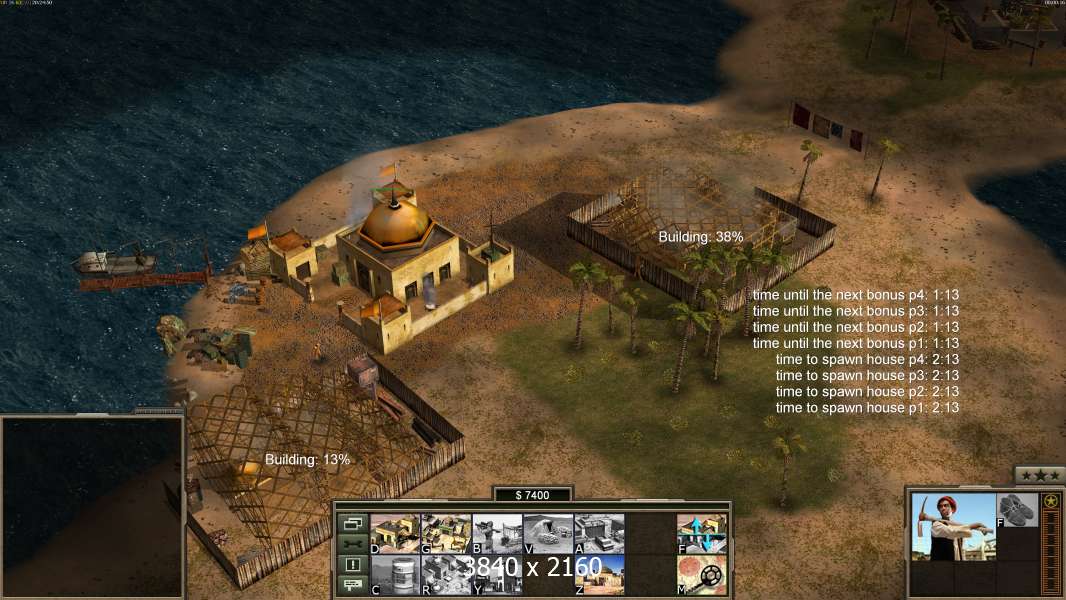
Task: Select the barrel stockpile icon marked C
Action: pyautogui.click(x=395, y=574)
